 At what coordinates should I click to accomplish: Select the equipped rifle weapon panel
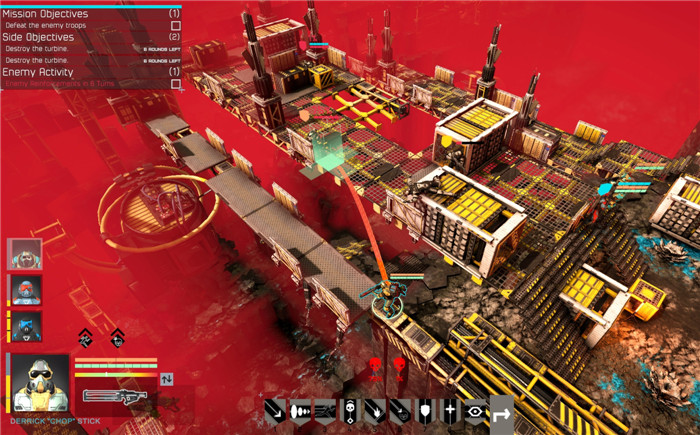116,398
